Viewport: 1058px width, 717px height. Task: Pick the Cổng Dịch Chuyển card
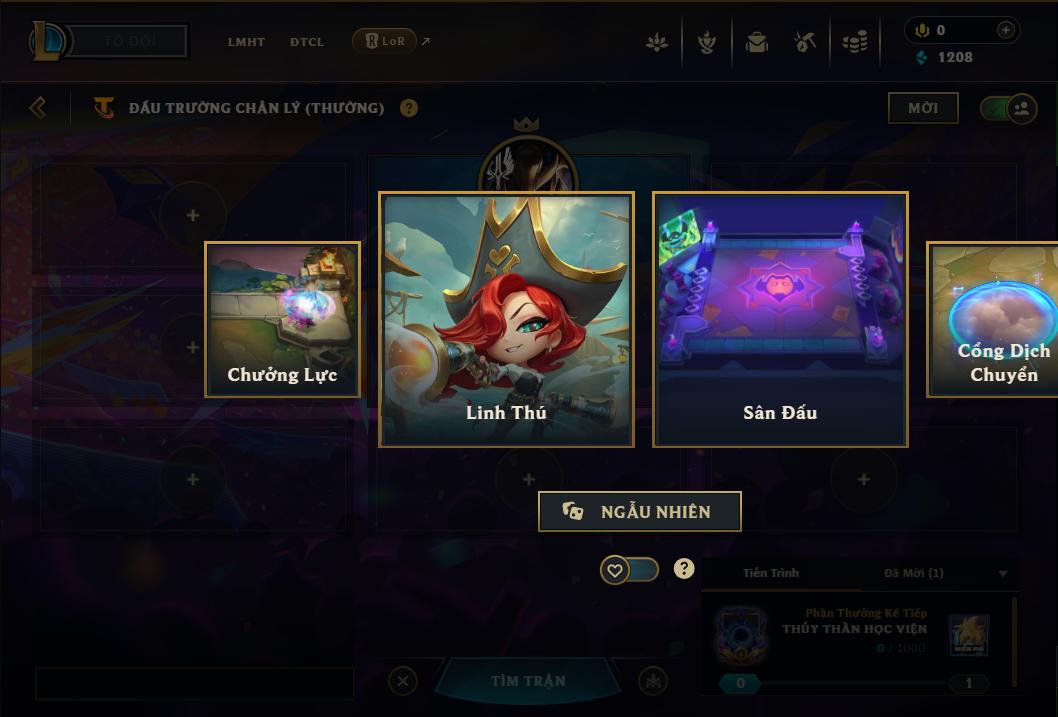[993, 319]
